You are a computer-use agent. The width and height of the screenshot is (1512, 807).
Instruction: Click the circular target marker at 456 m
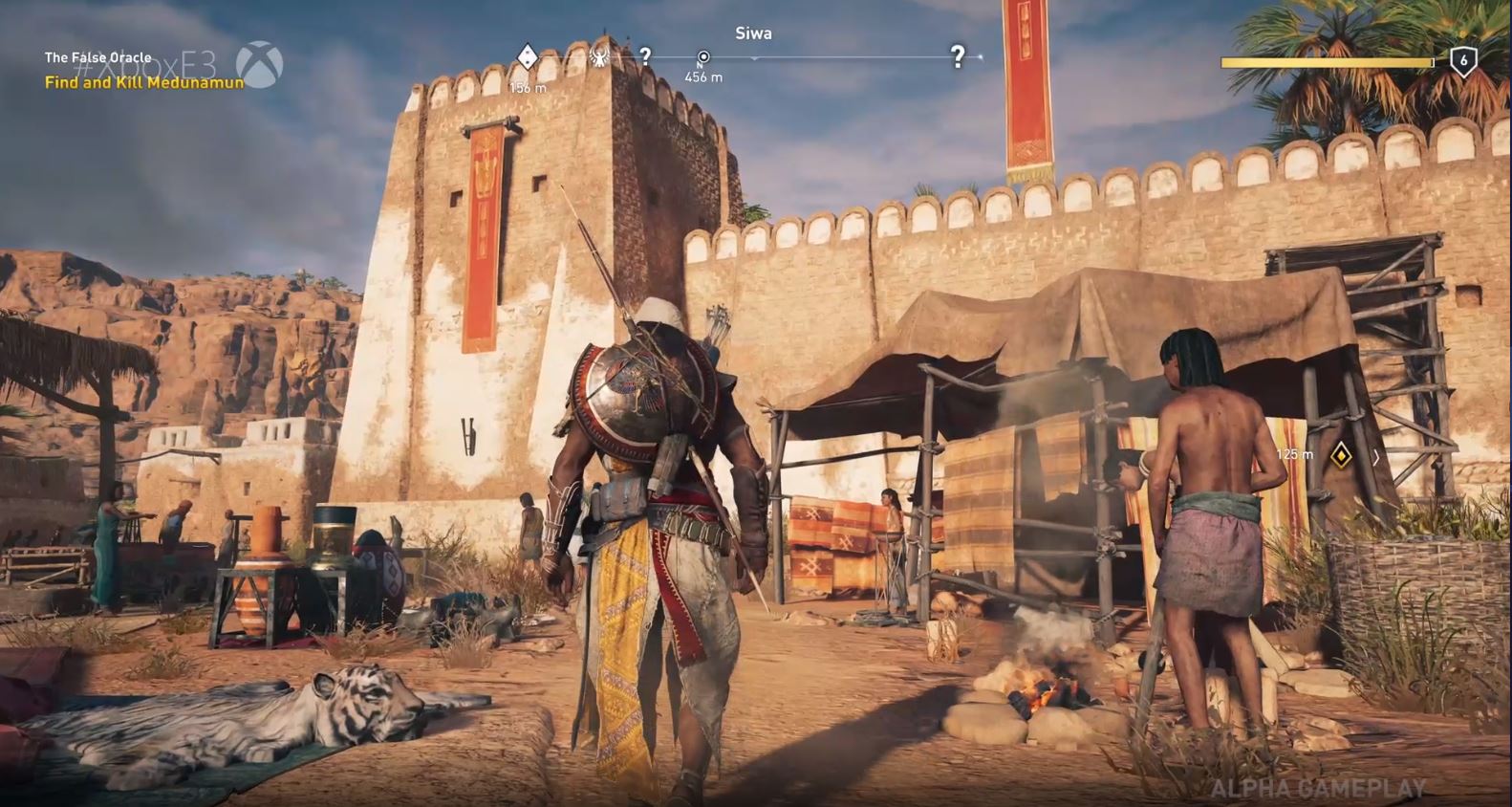point(703,57)
